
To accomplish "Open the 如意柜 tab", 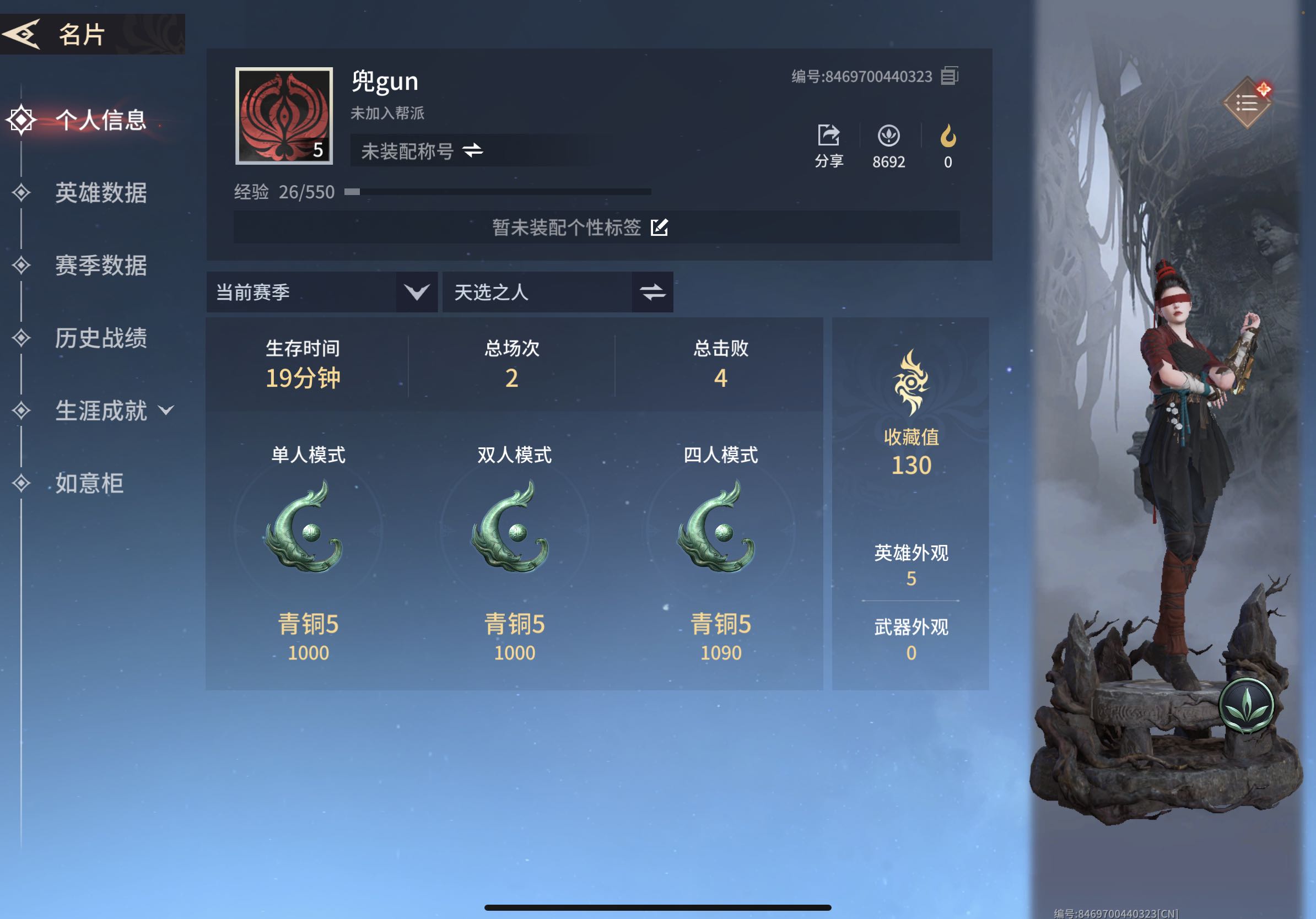I will click(89, 484).
